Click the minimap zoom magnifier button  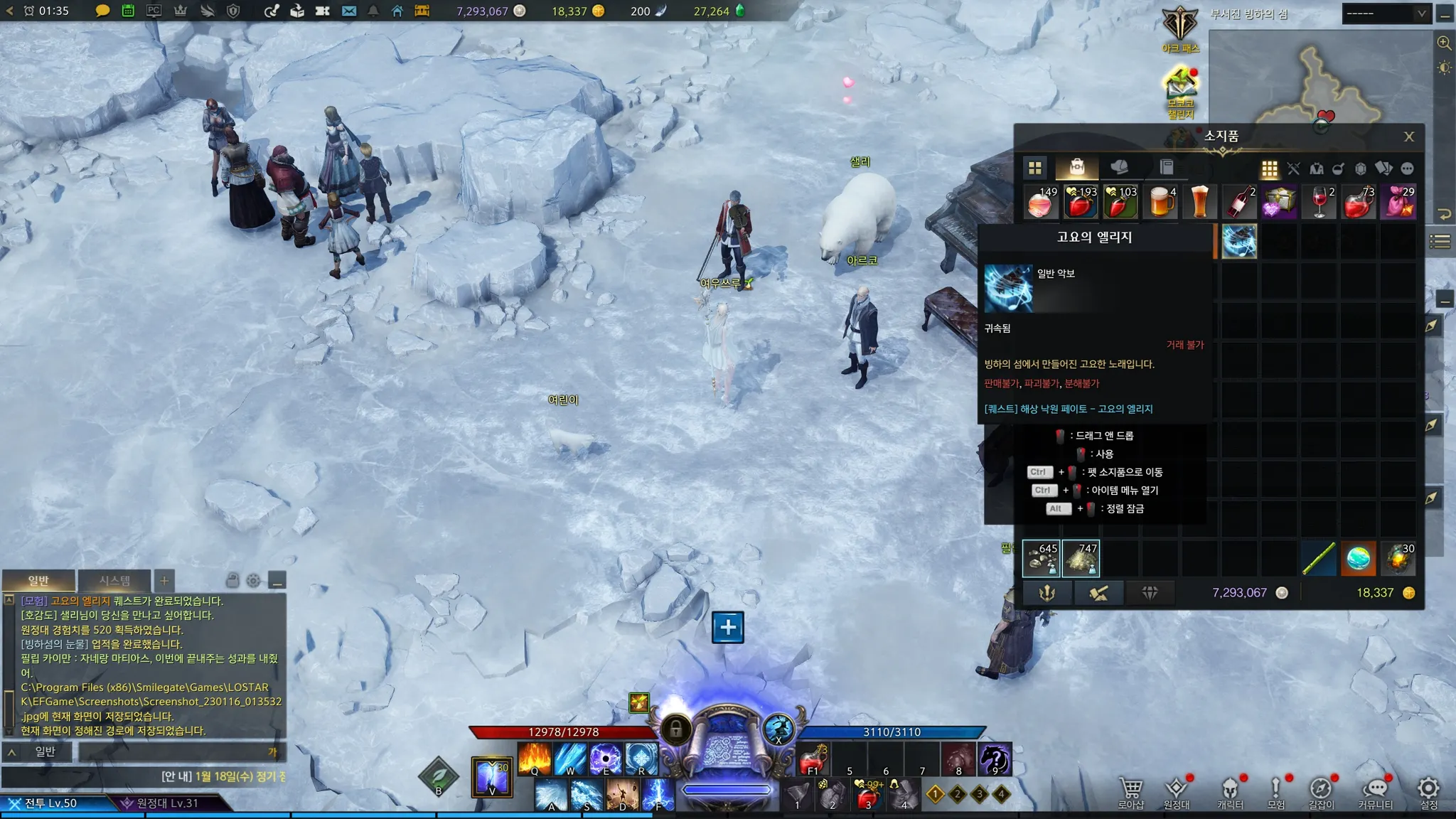1444,43
